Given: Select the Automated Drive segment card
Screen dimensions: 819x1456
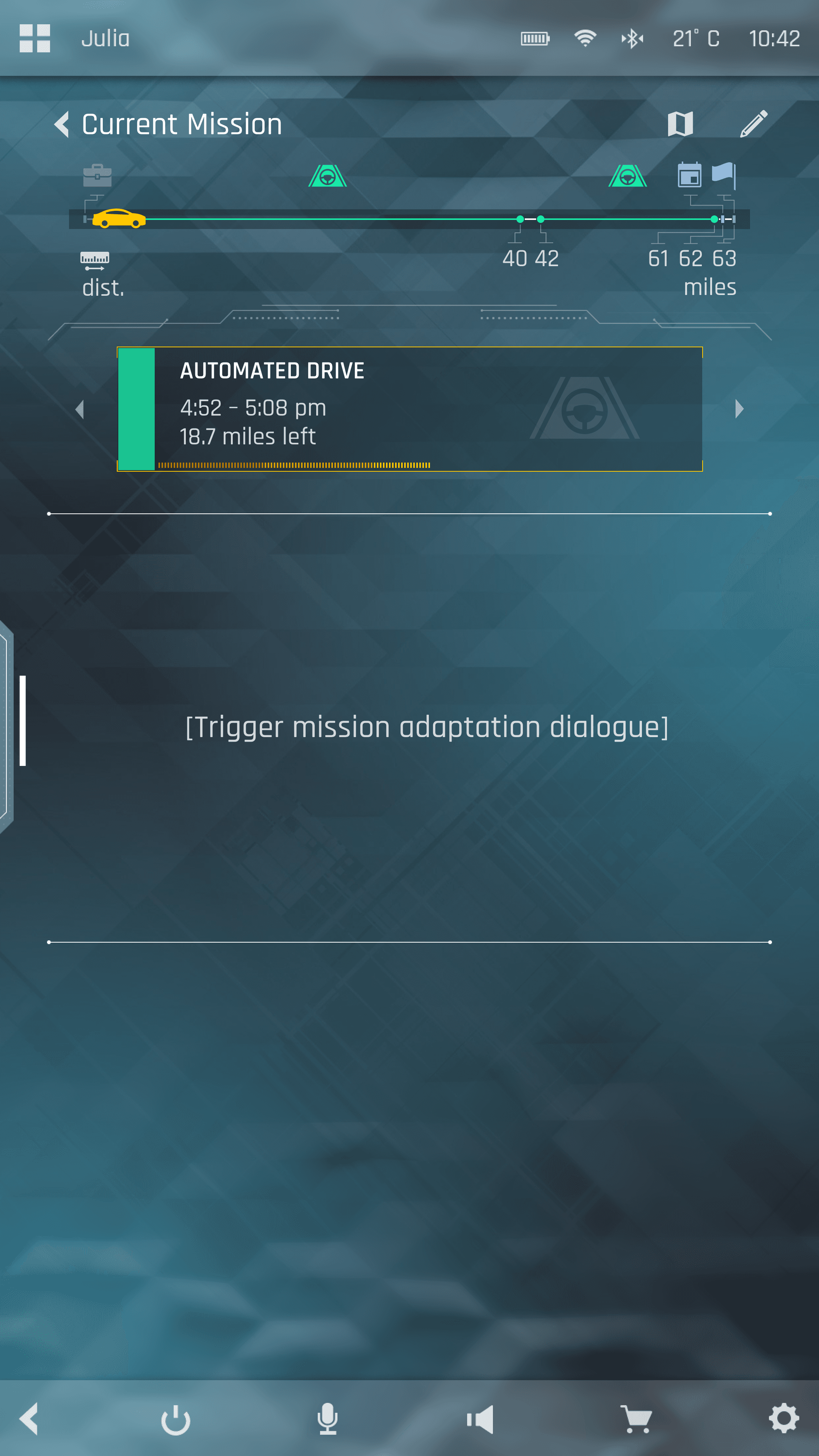Looking at the screenshot, I should tap(409, 409).
